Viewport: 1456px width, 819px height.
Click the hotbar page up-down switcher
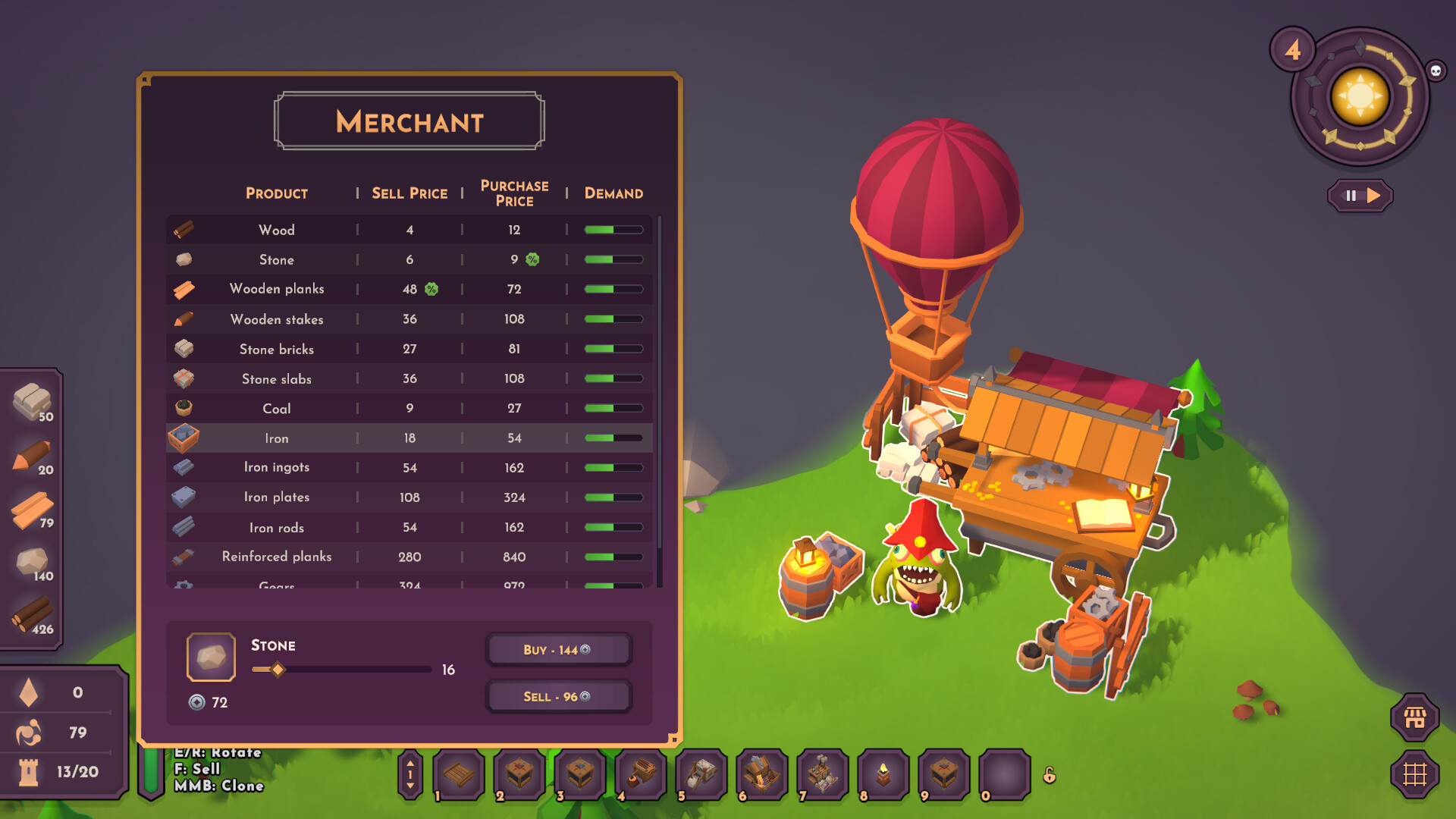coord(410,774)
